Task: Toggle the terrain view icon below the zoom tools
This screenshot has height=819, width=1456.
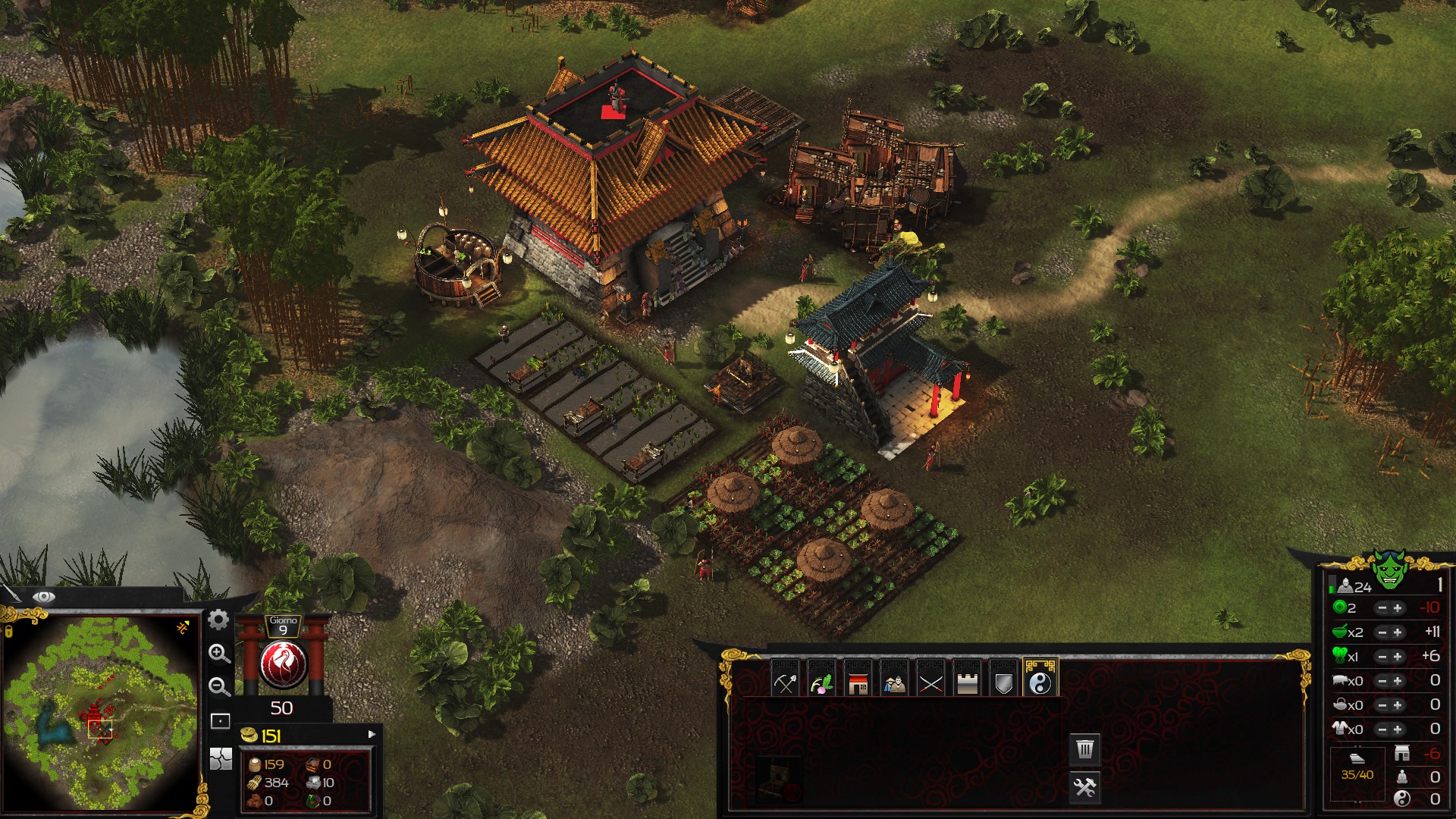Action: (221, 759)
